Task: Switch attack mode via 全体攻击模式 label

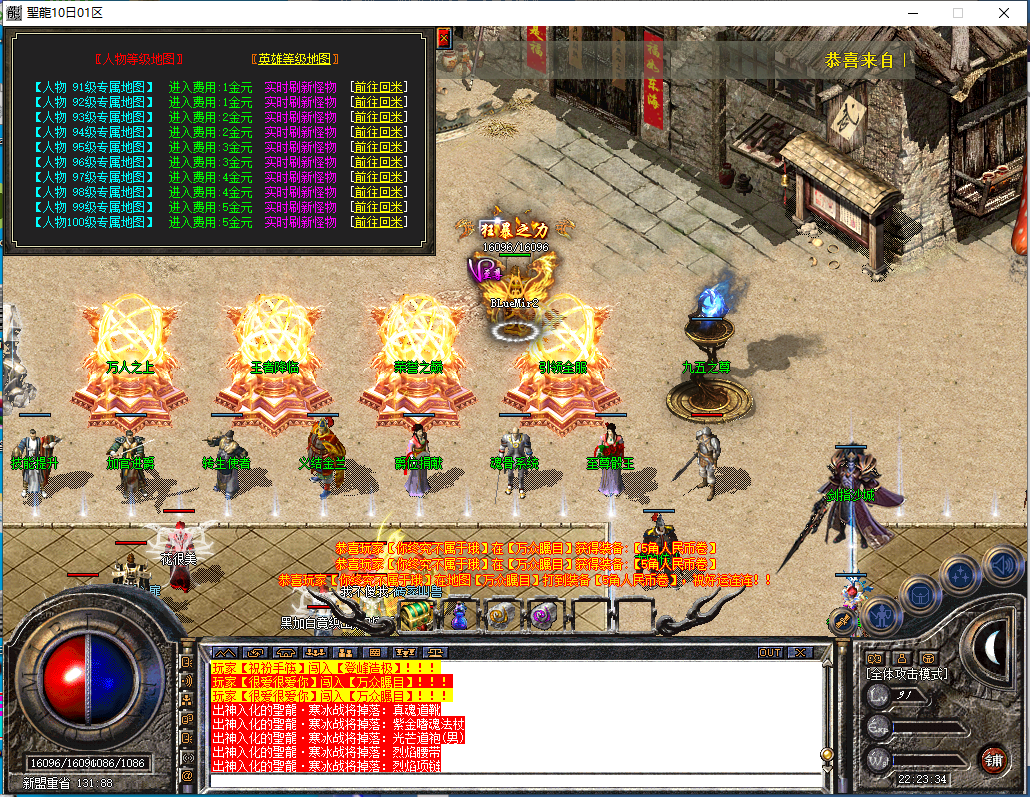Action: pyautogui.click(x=906, y=673)
